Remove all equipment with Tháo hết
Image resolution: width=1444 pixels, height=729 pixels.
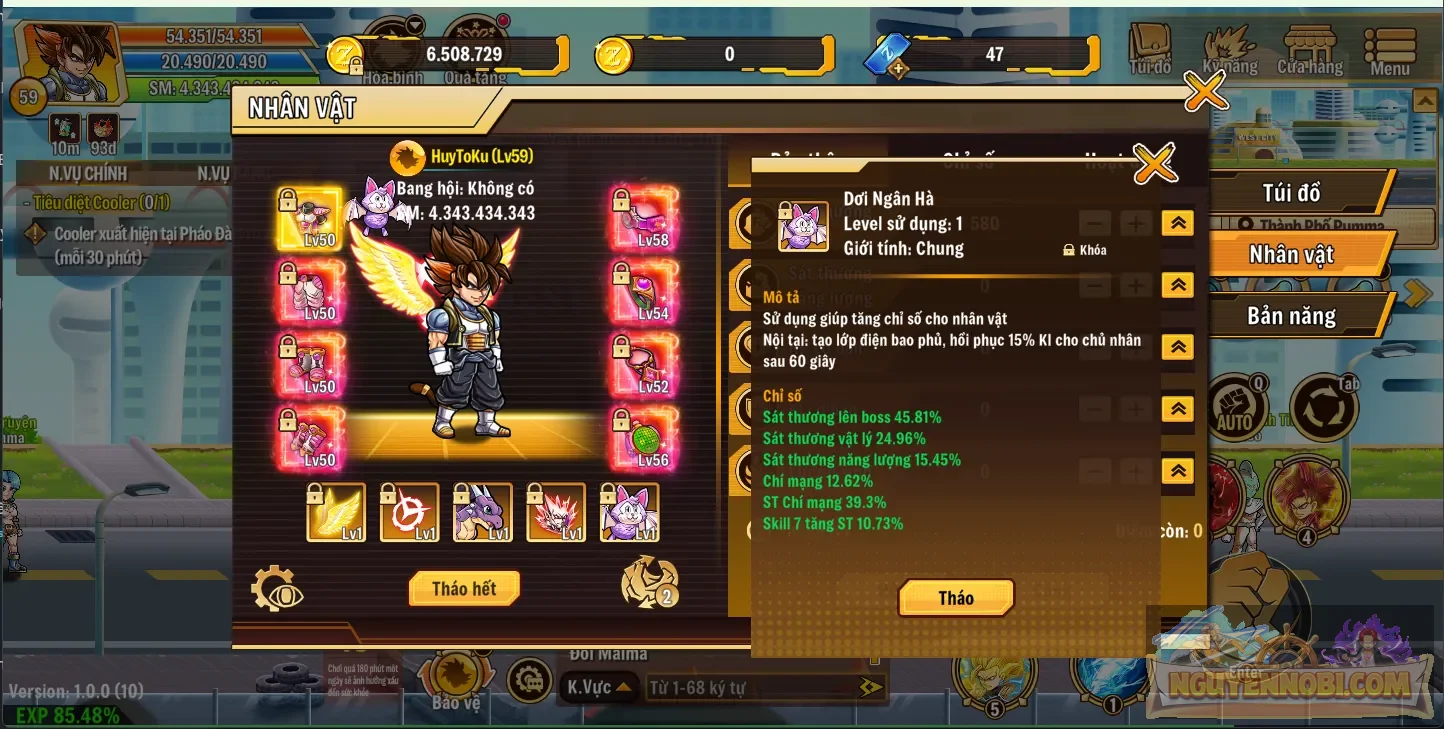click(464, 588)
